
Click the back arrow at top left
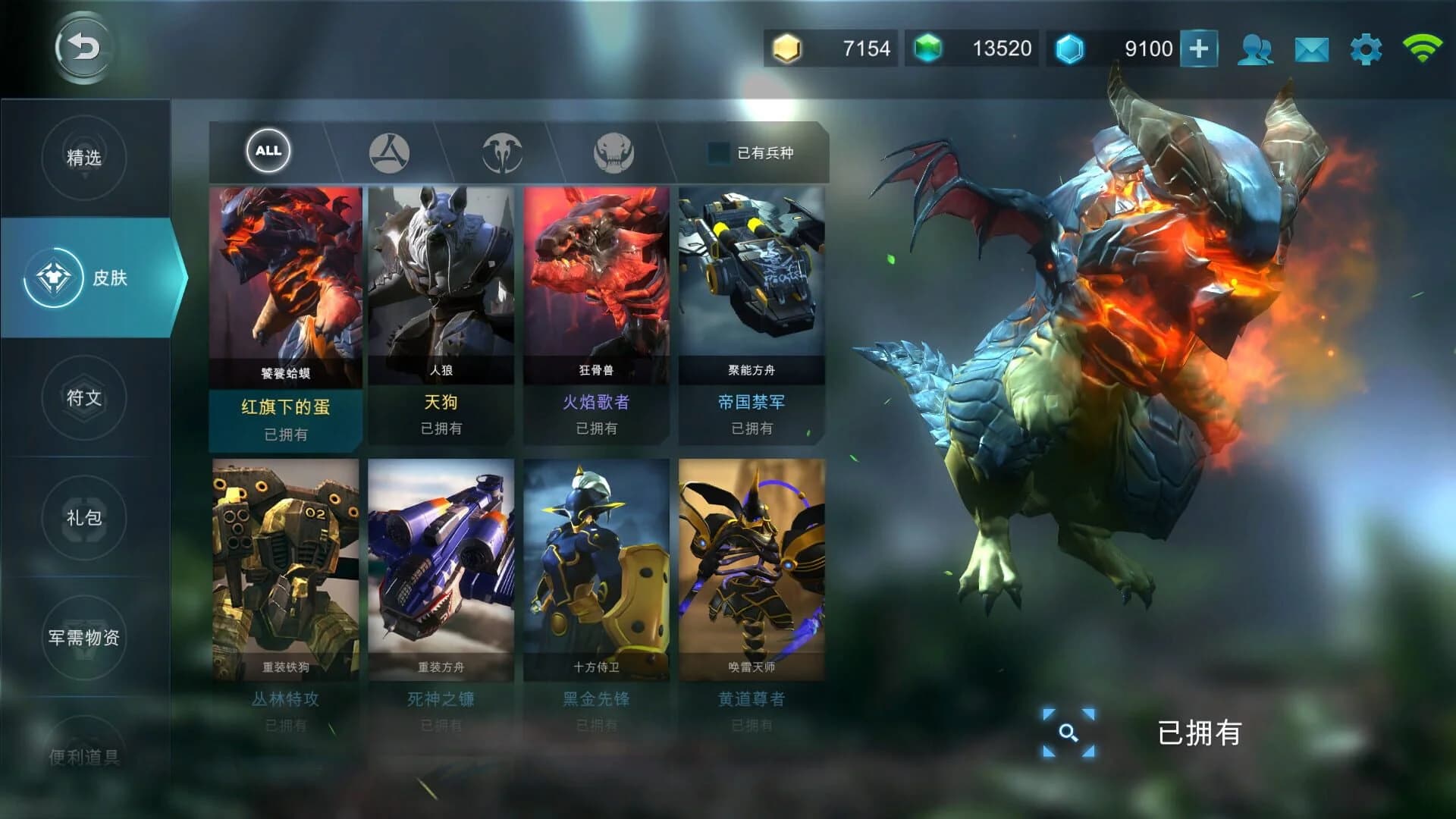pos(82,47)
